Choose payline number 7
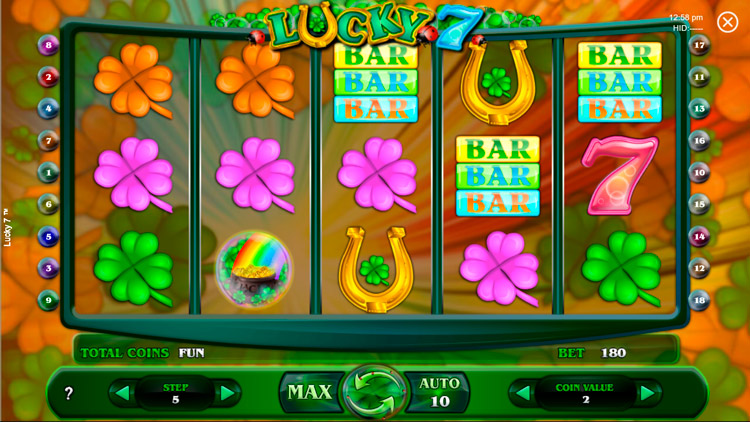750x422 pixels. 47,140
